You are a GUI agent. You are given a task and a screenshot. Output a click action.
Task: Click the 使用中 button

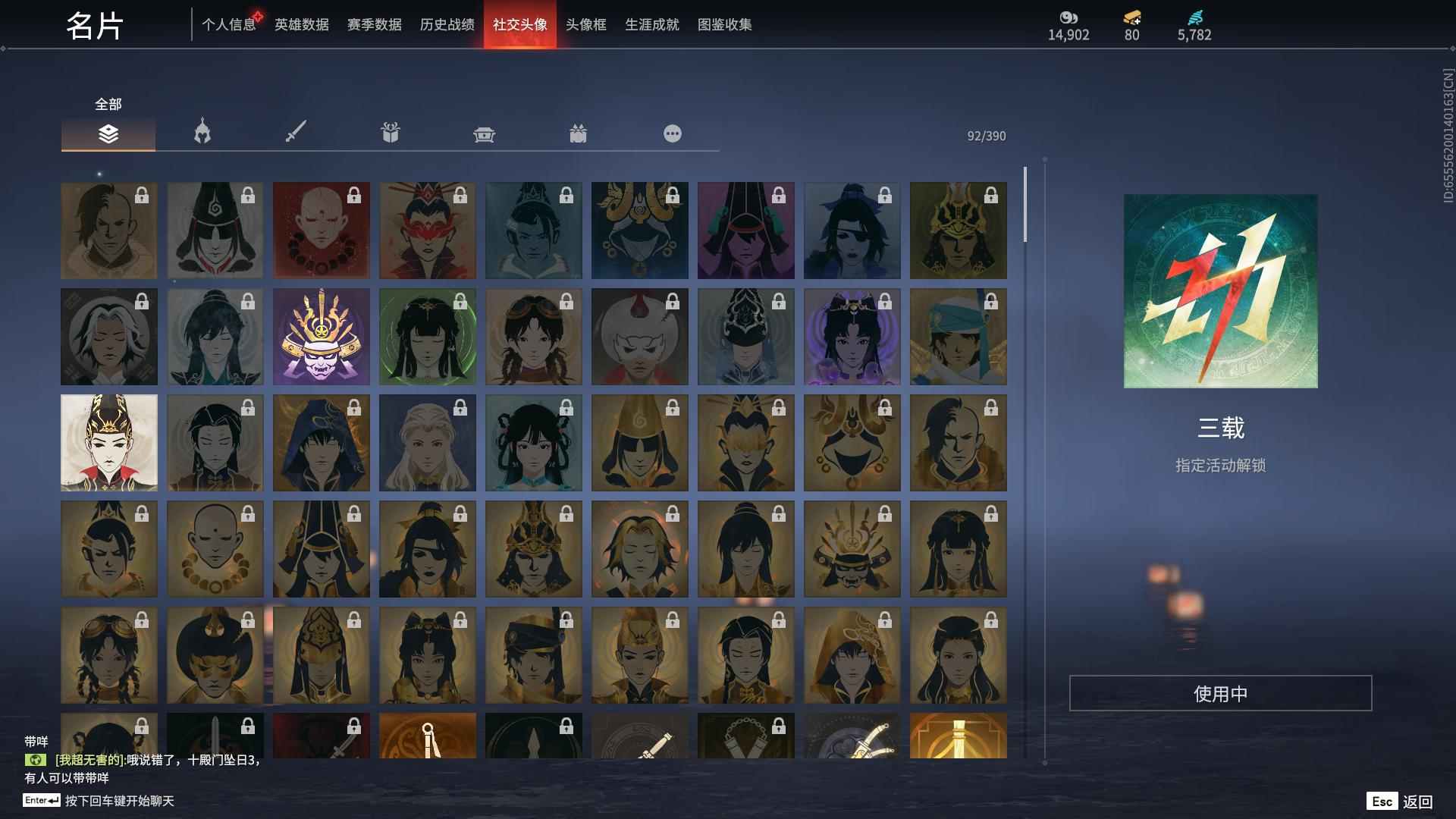click(1219, 692)
